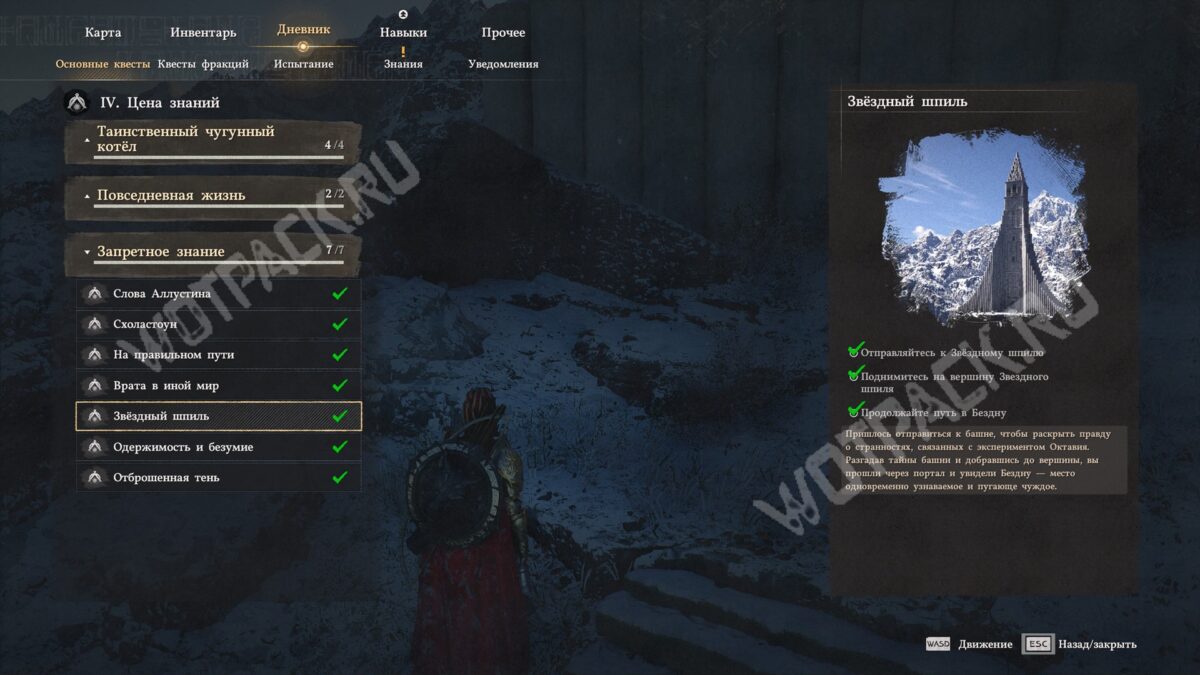Select the Дневник tab
Viewport: 1200px width, 675px height.
pyautogui.click(x=303, y=30)
